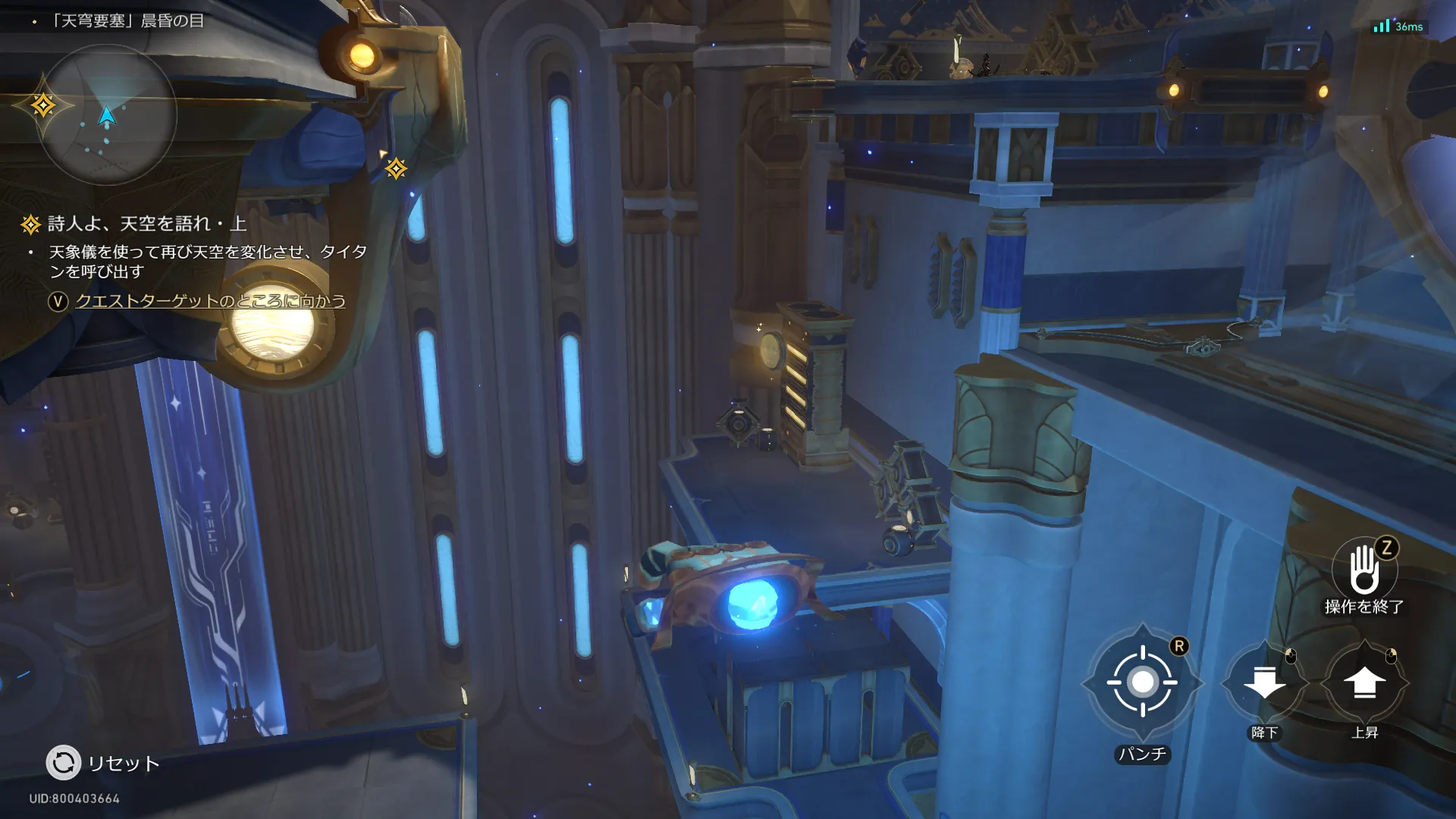Tap the 降下 descend arrow button
1456x819 pixels.
(1264, 682)
